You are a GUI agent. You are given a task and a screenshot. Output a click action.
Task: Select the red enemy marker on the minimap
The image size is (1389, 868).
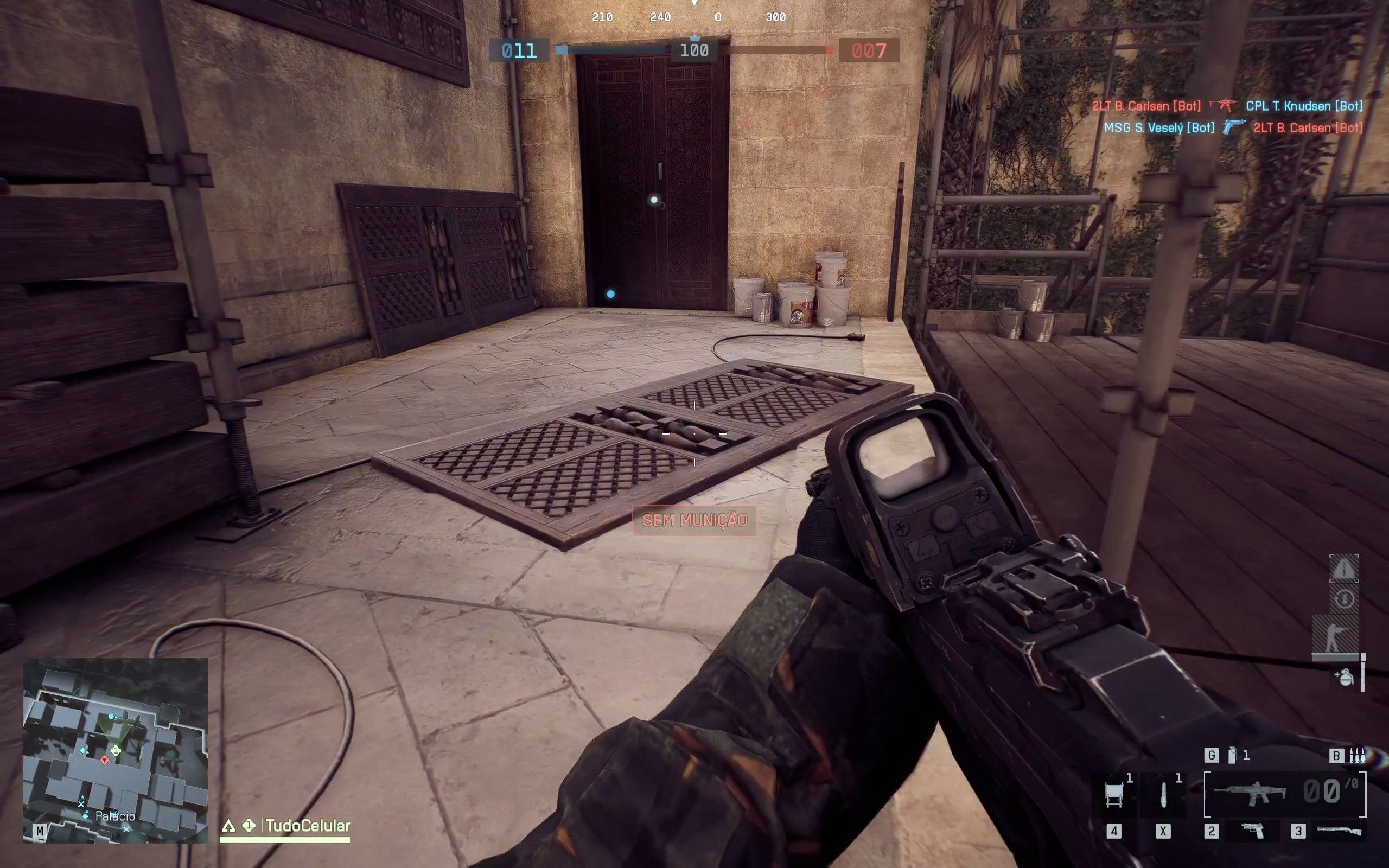pos(105,760)
